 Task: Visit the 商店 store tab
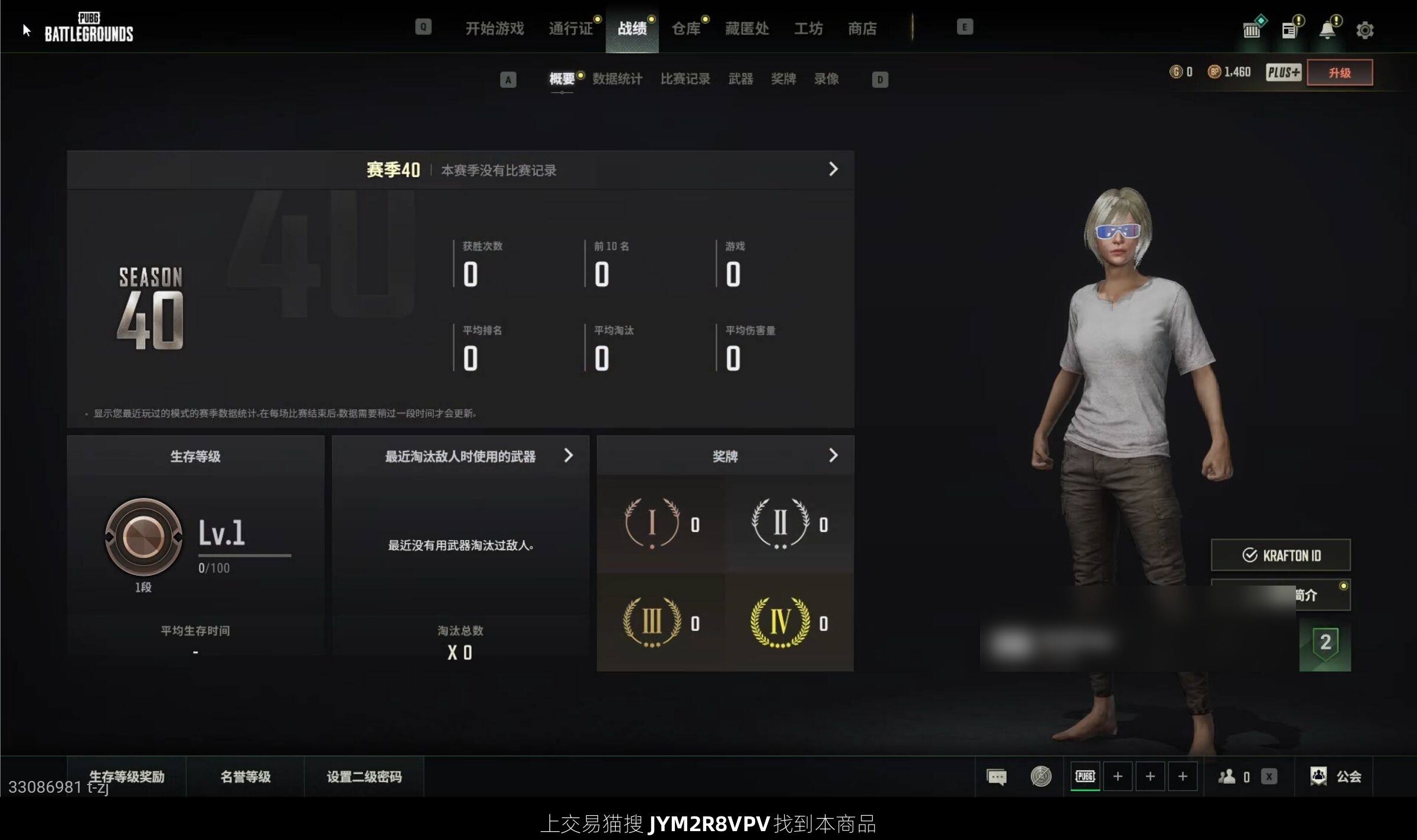click(862, 28)
